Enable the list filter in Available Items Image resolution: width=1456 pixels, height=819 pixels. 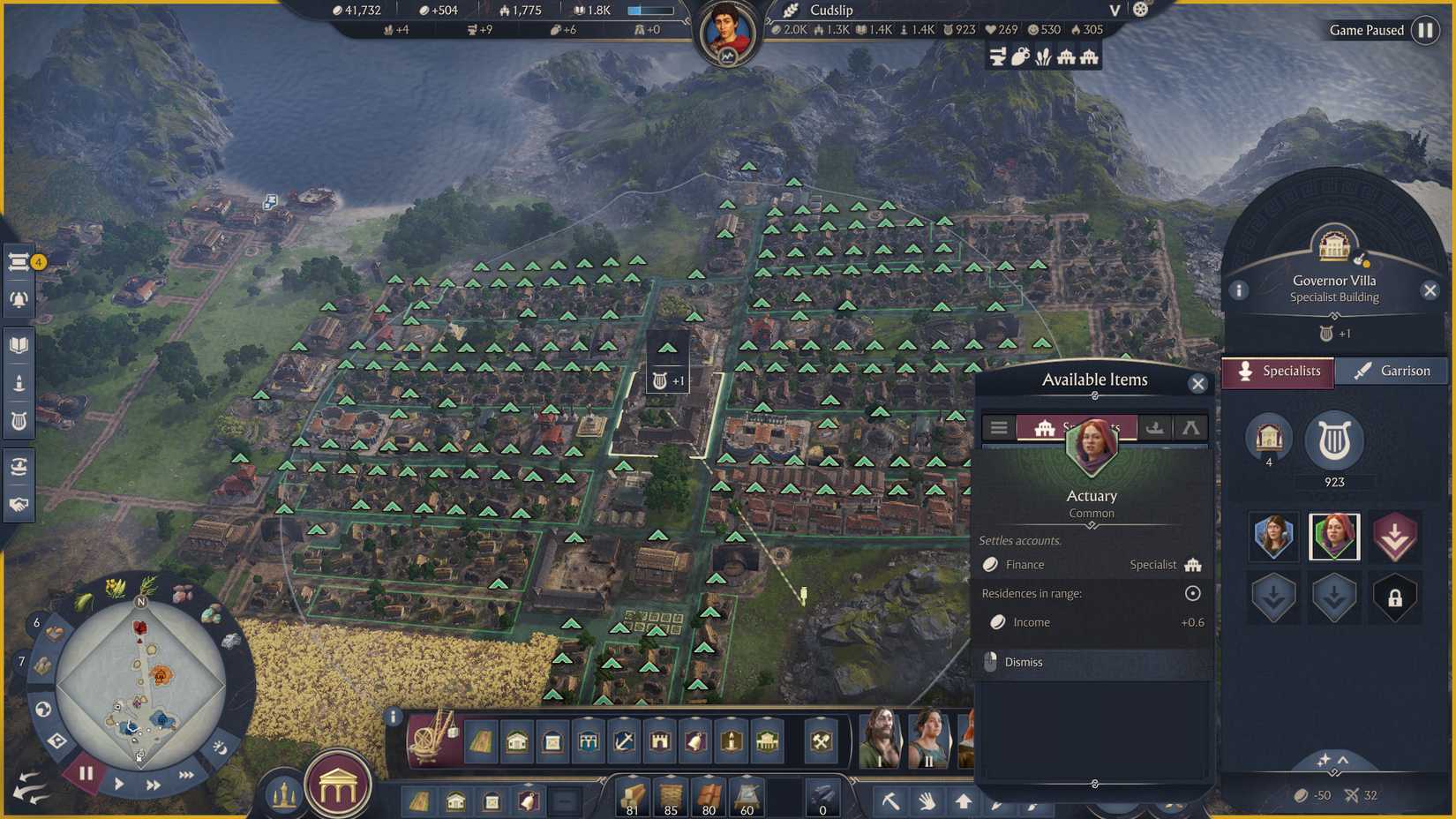point(998,427)
